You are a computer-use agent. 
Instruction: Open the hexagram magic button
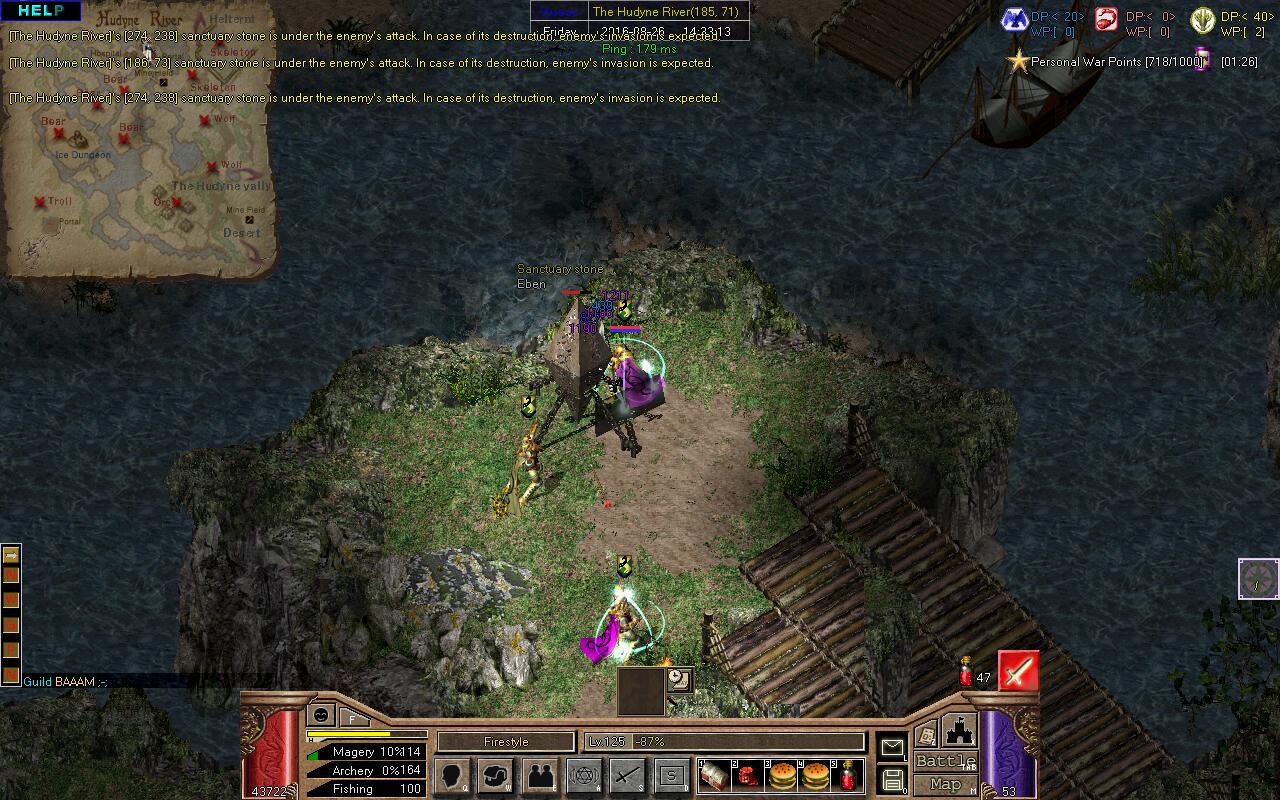click(584, 776)
